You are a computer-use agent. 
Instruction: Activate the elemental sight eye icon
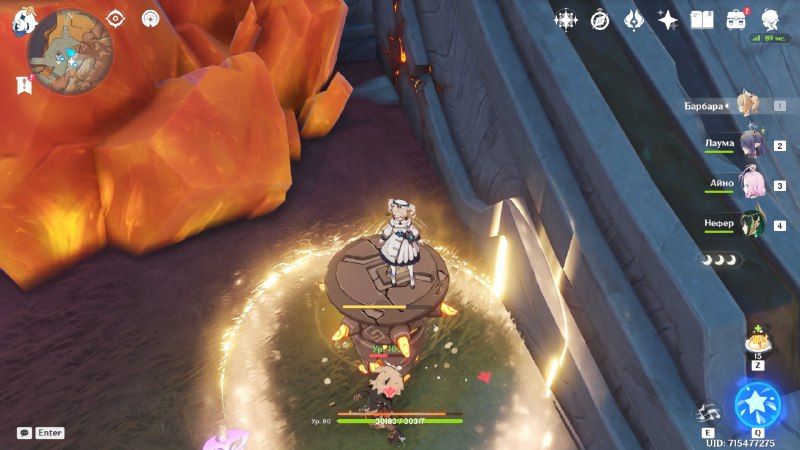point(116,18)
